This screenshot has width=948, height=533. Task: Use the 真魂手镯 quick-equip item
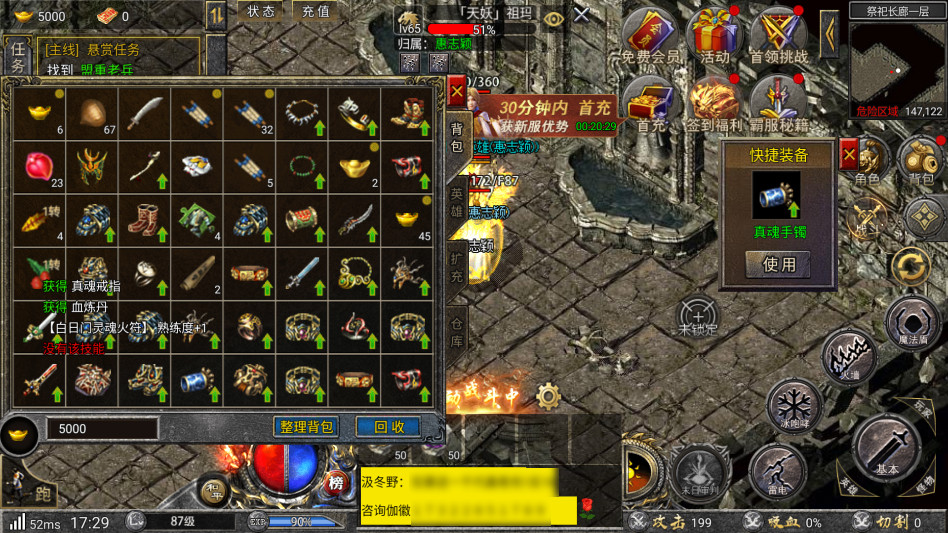(x=779, y=264)
